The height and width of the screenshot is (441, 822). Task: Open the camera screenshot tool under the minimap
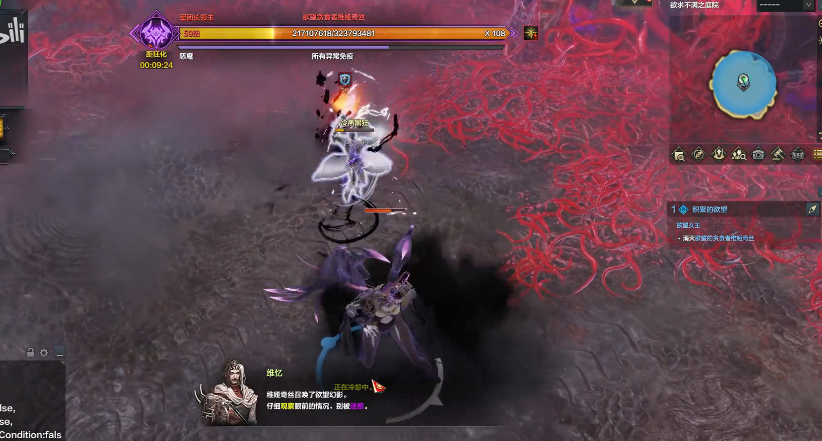[758, 154]
